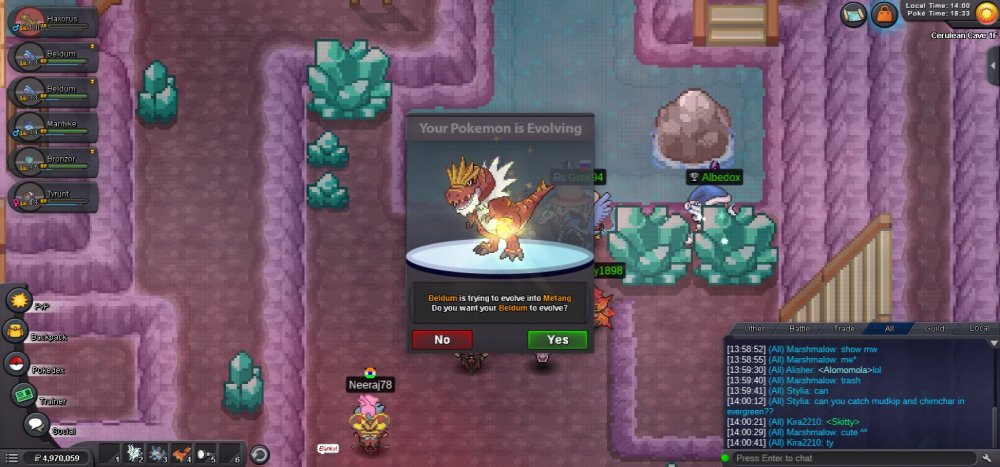The image size is (1000, 467).
Task: Switch chat to the Trade tab
Action: (x=845, y=328)
